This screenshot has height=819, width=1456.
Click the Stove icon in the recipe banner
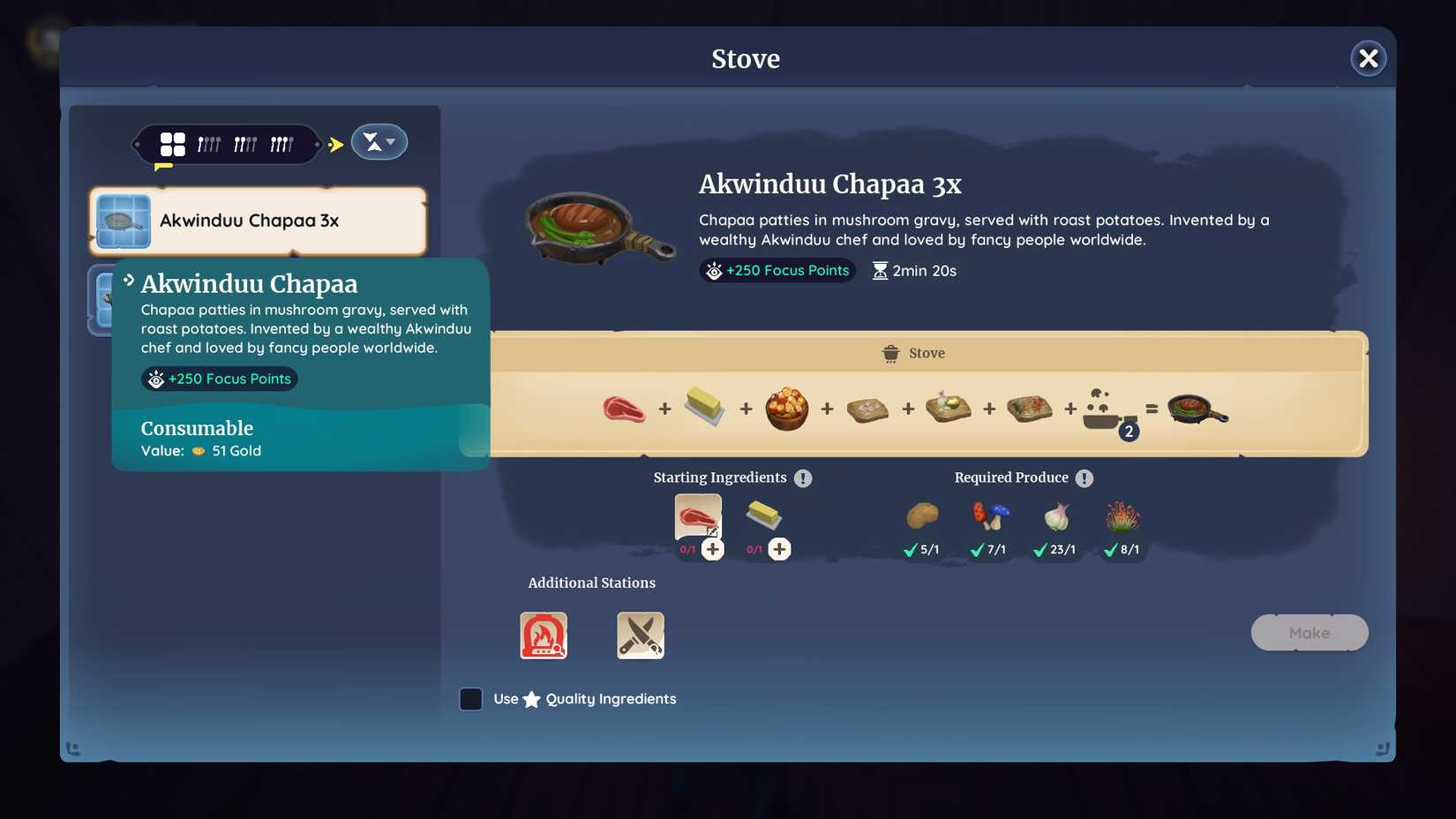[x=890, y=352]
